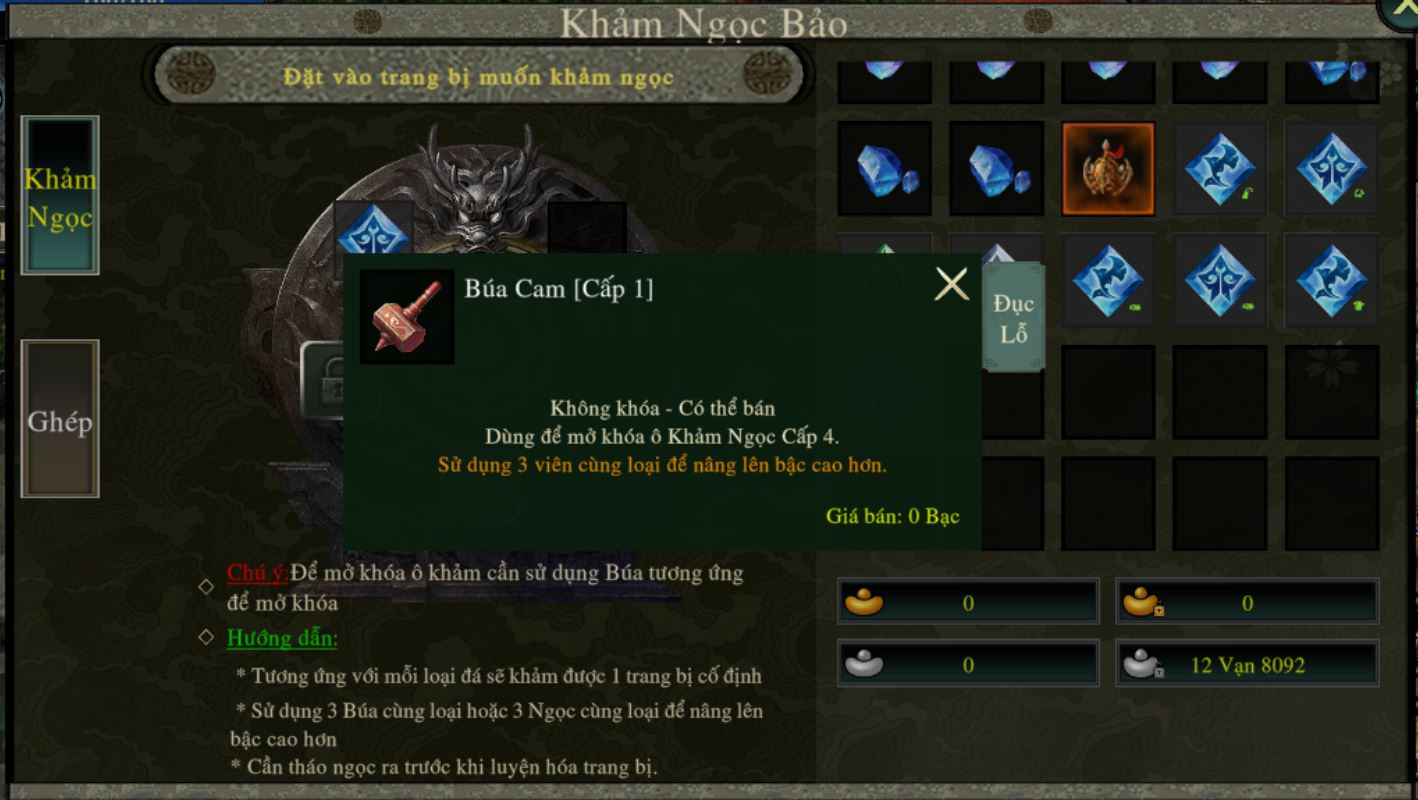Select the blue gem with green shirt marker
This screenshot has width=1418, height=800.
1331,281
